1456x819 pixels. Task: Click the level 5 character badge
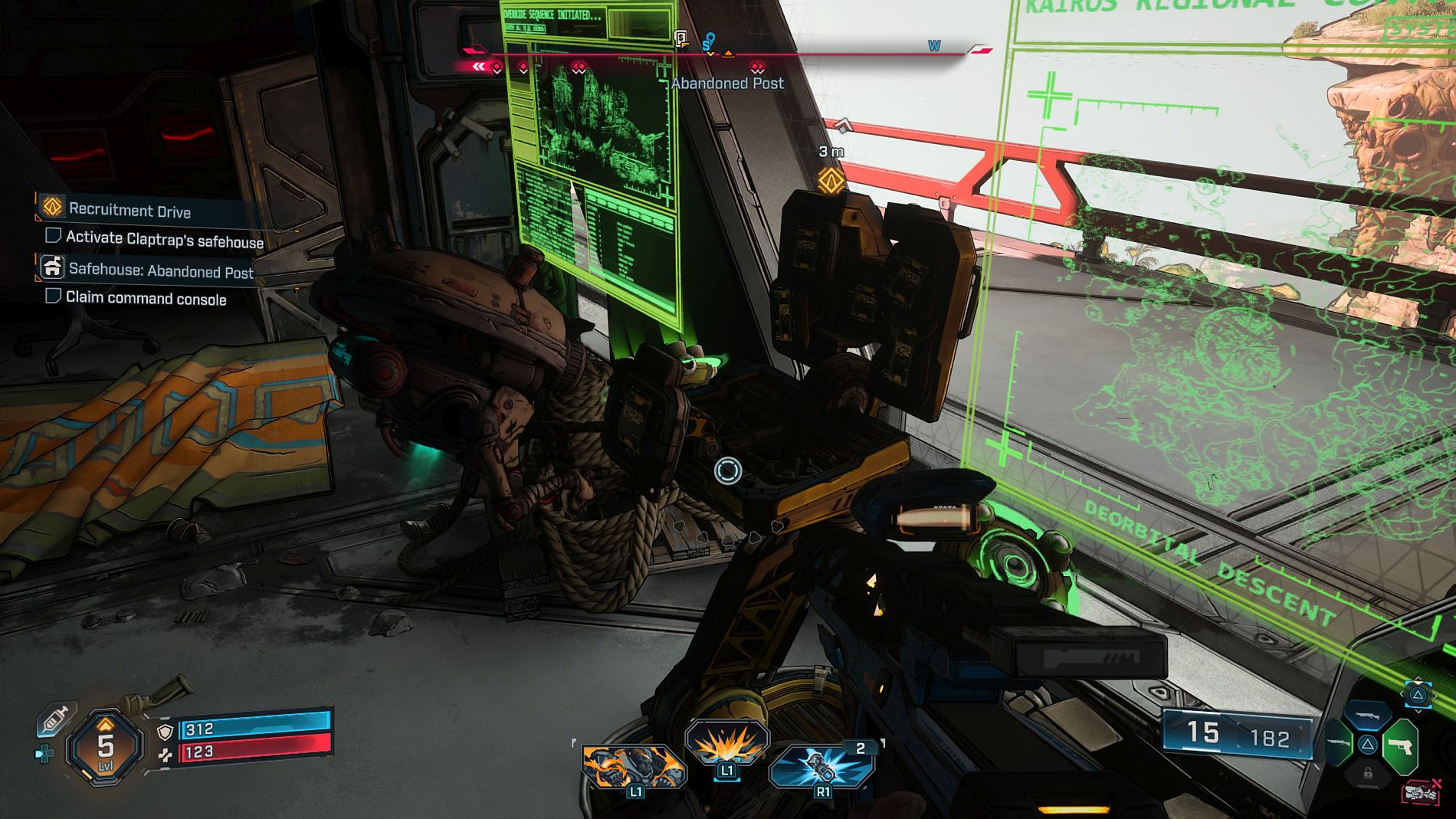tap(105, 746)
